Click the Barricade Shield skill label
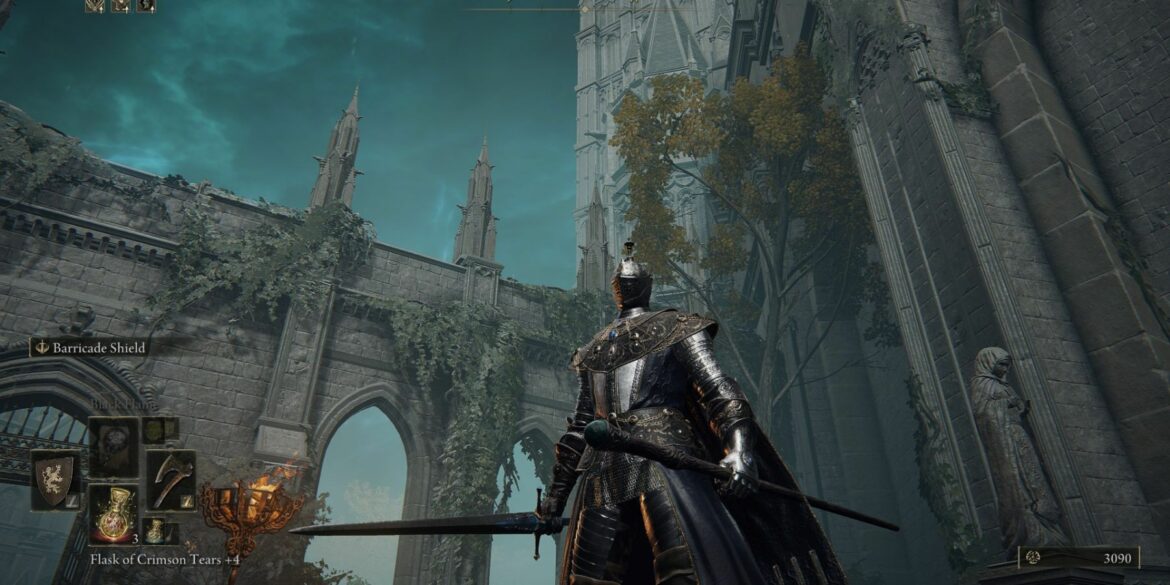This screenshot has width=1170, height=585. [x=90, y=347]
